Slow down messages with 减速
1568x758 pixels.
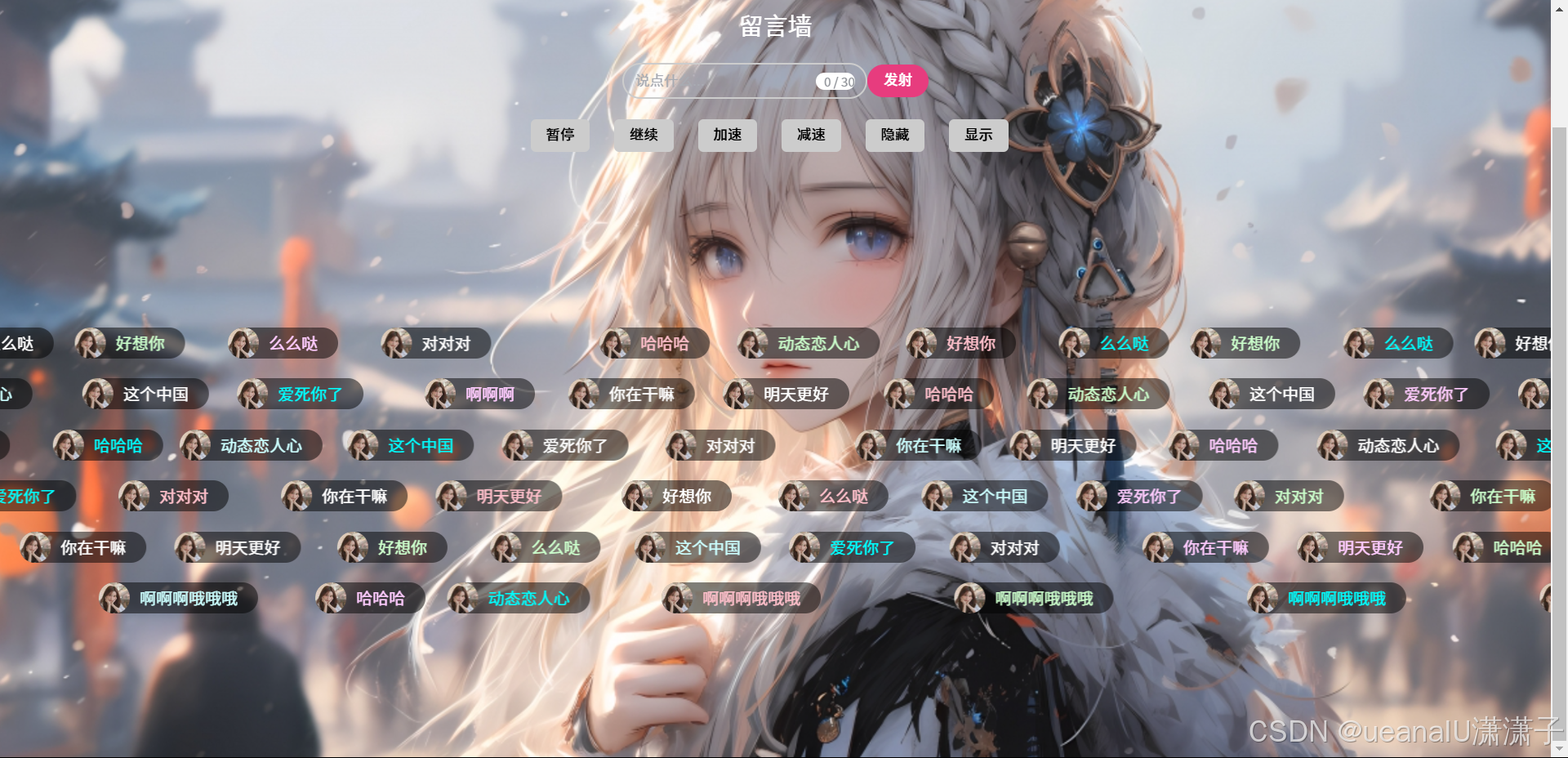[811, 135]
